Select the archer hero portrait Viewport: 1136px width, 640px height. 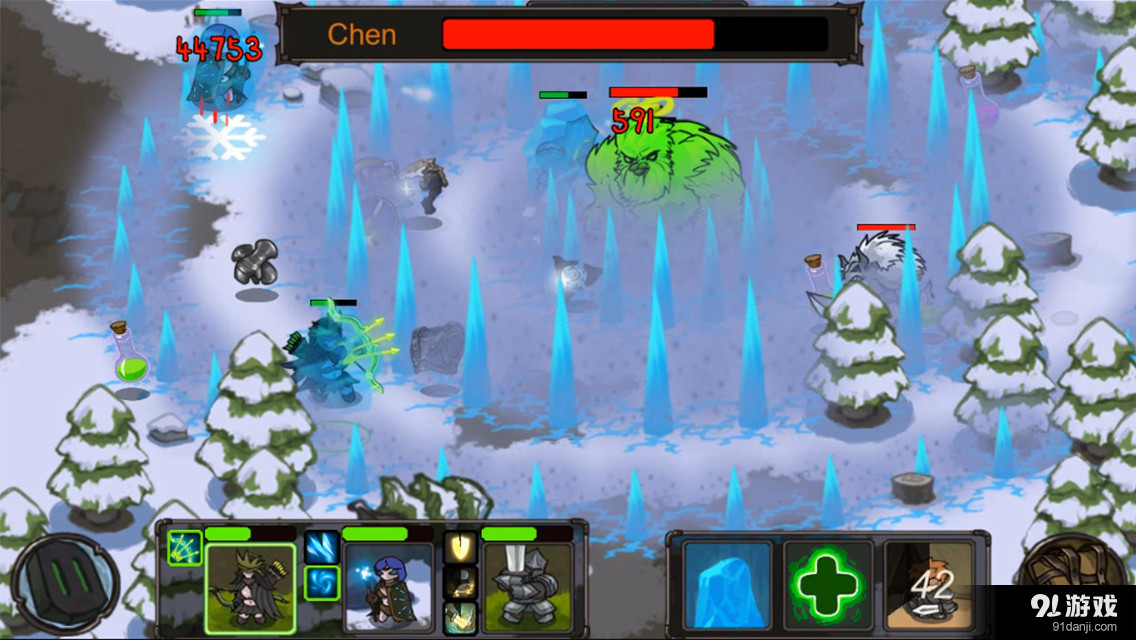coord(250,589)
